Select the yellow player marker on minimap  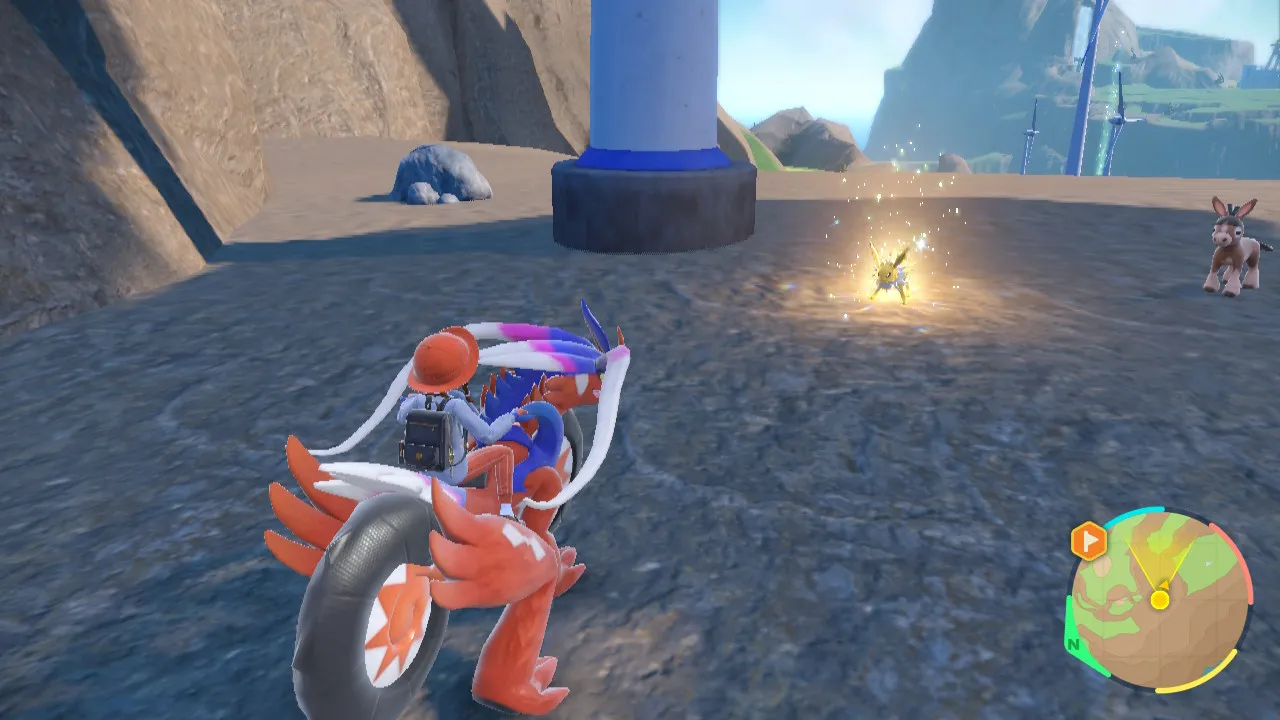(x=1159, y=599)
